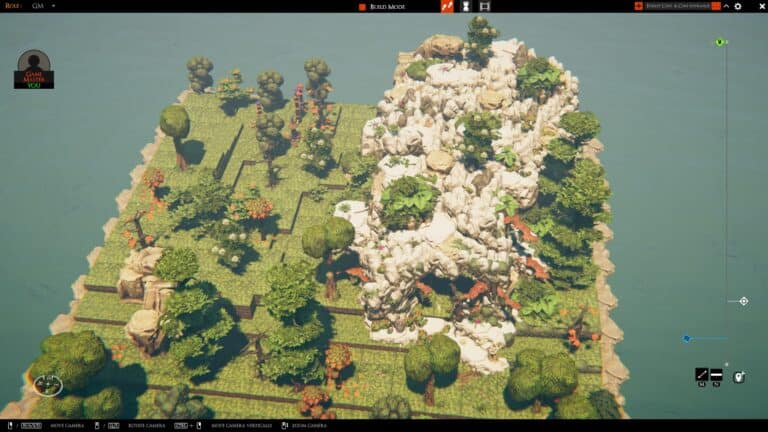This screenshot has height=432, width=768.
Task: Select the diagonal line tool icon
Action: tap(702, 375)
